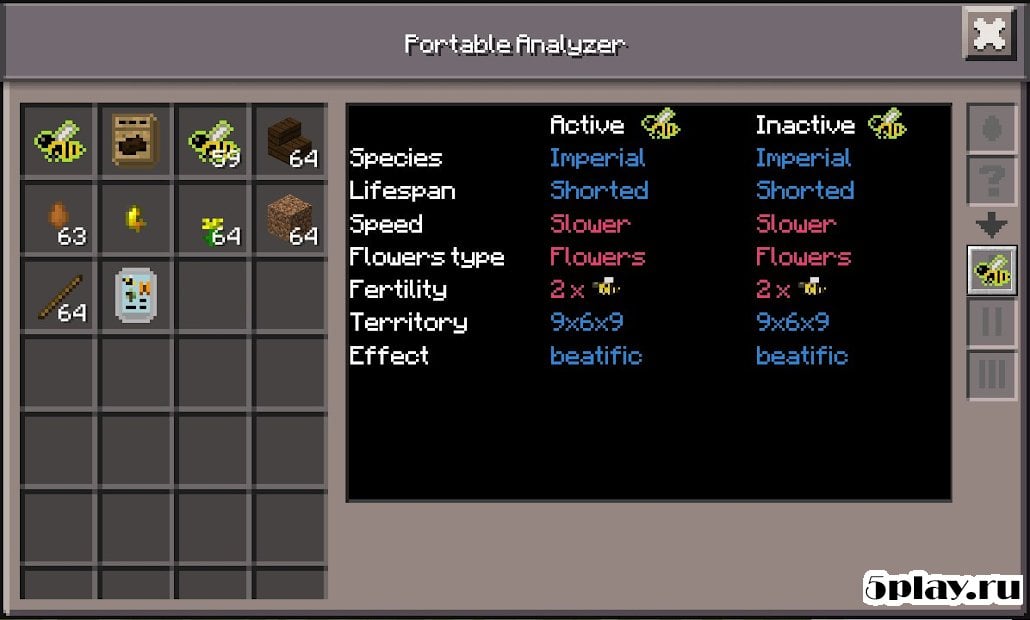
Task: Close the Portable Analyzer window
Action: (x=989, y=36)
